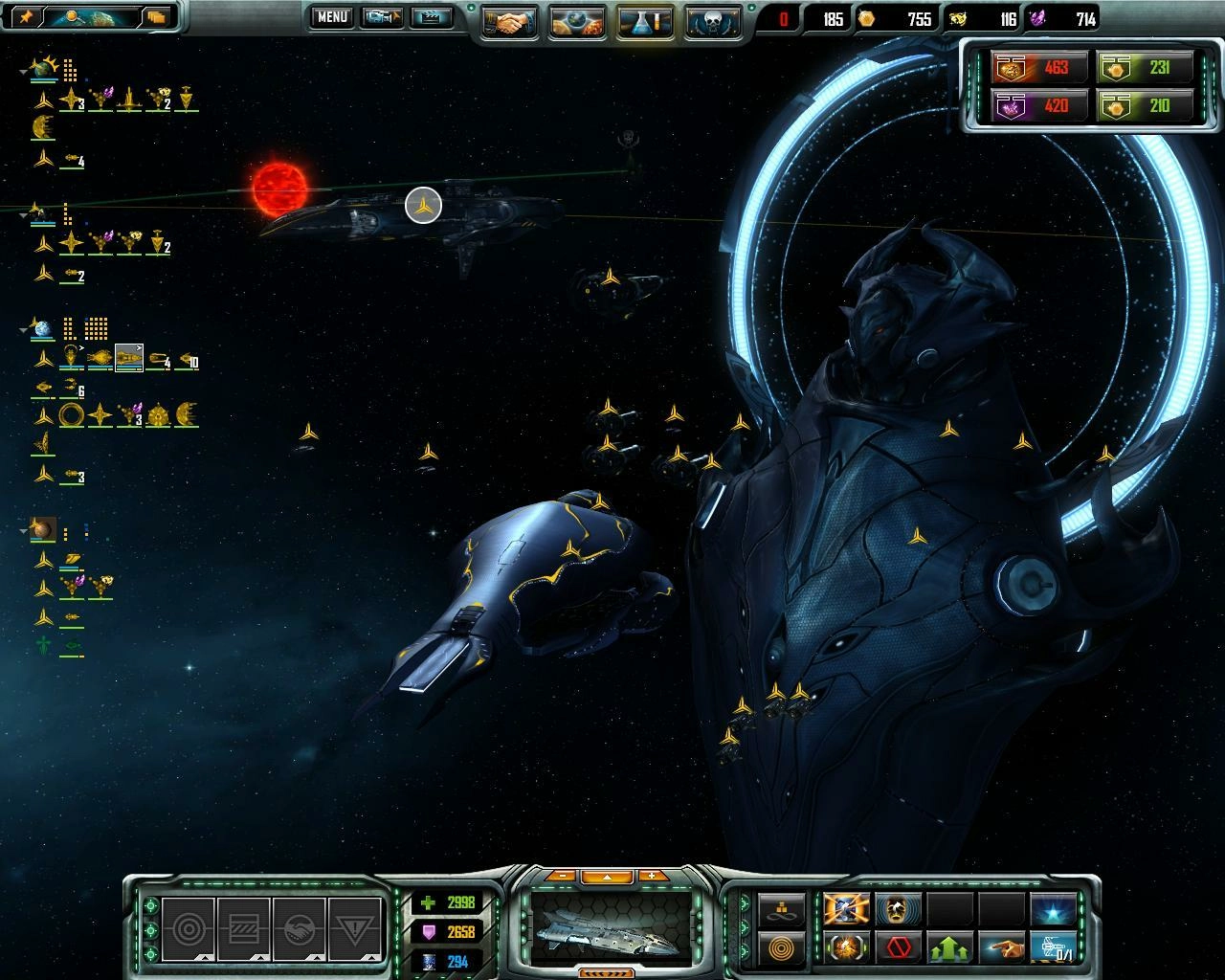This screenshot has width=1225, height=980.
Task: Select the blue ice planet in empire tree
Action: point(42,329)
